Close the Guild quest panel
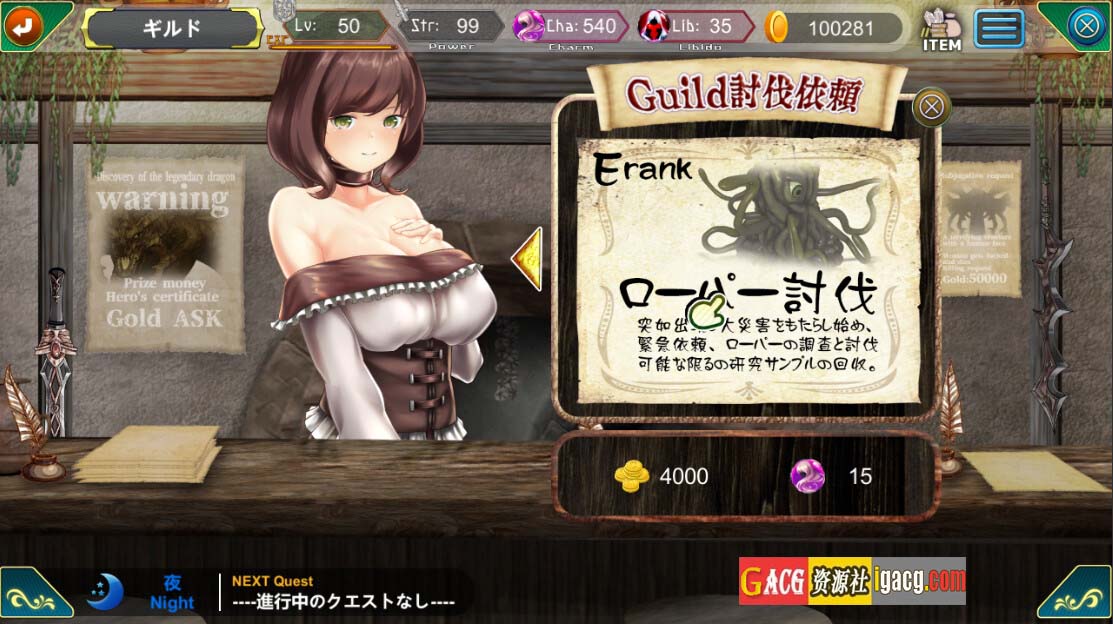 [x=931, y=106]
